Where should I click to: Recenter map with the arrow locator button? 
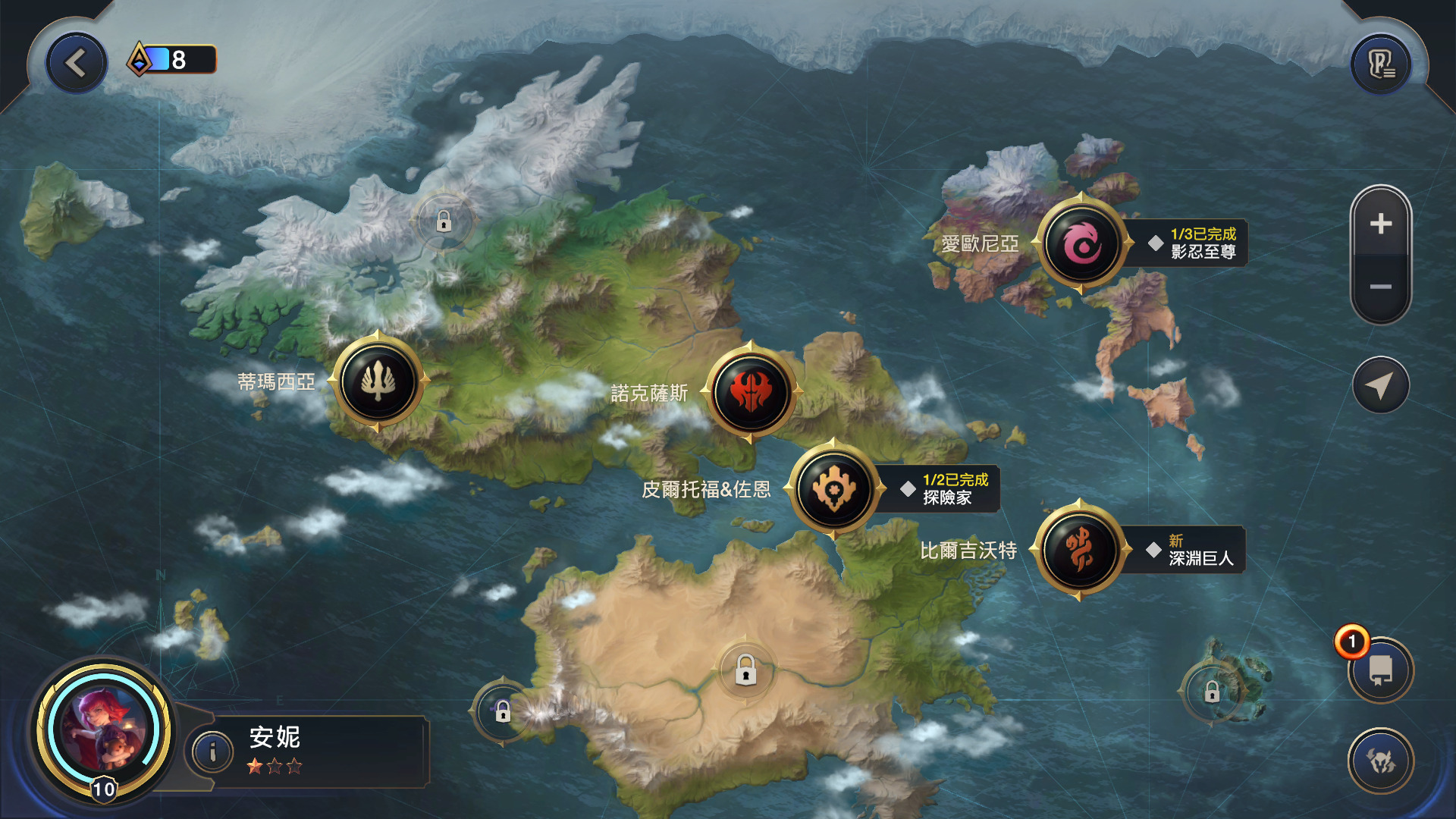pos(1380,385)
